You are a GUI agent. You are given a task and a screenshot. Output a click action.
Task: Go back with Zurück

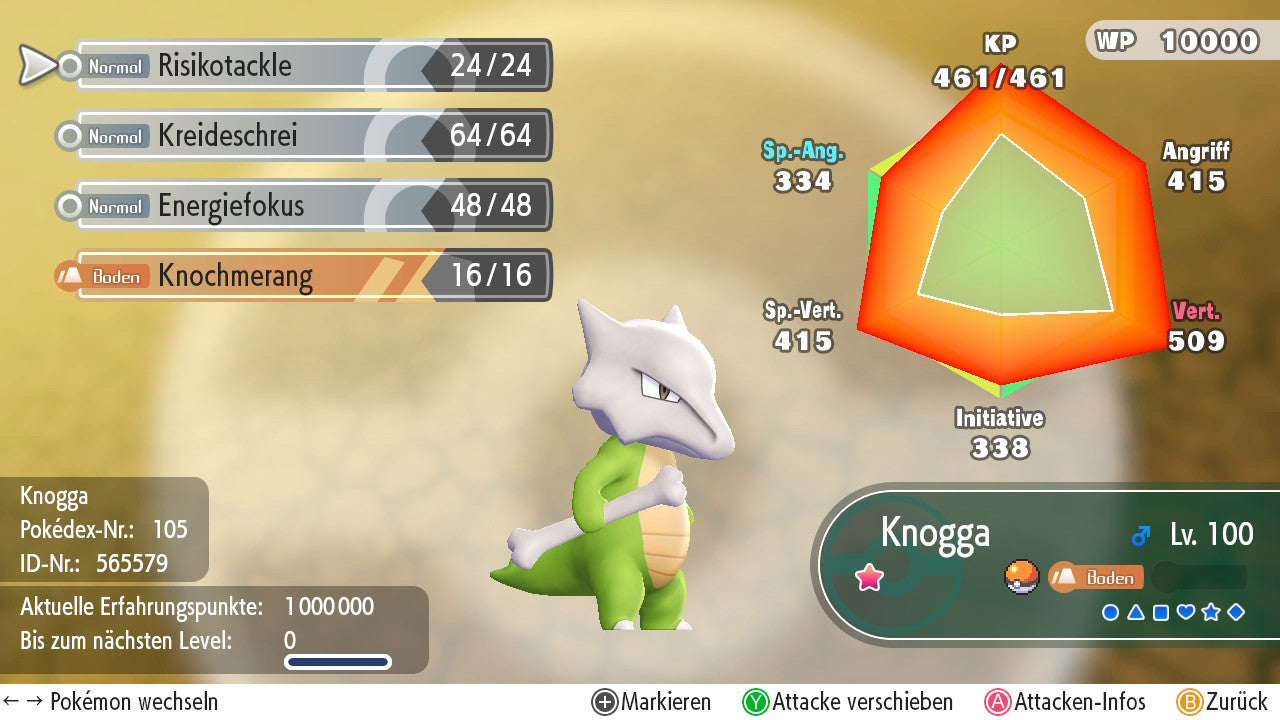pos(1222,702)
